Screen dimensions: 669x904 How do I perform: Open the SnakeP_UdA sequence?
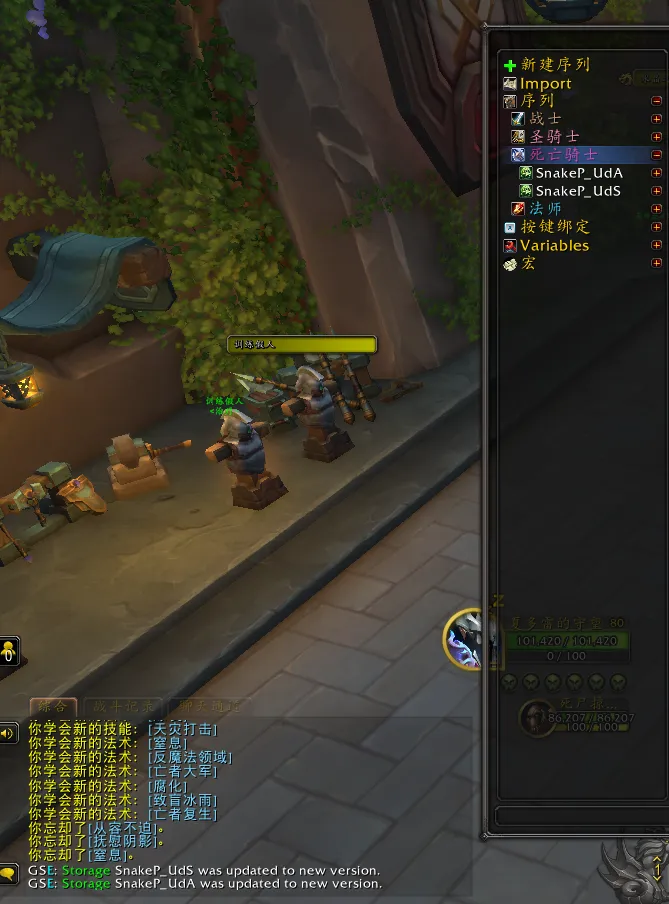pos(578,173)
